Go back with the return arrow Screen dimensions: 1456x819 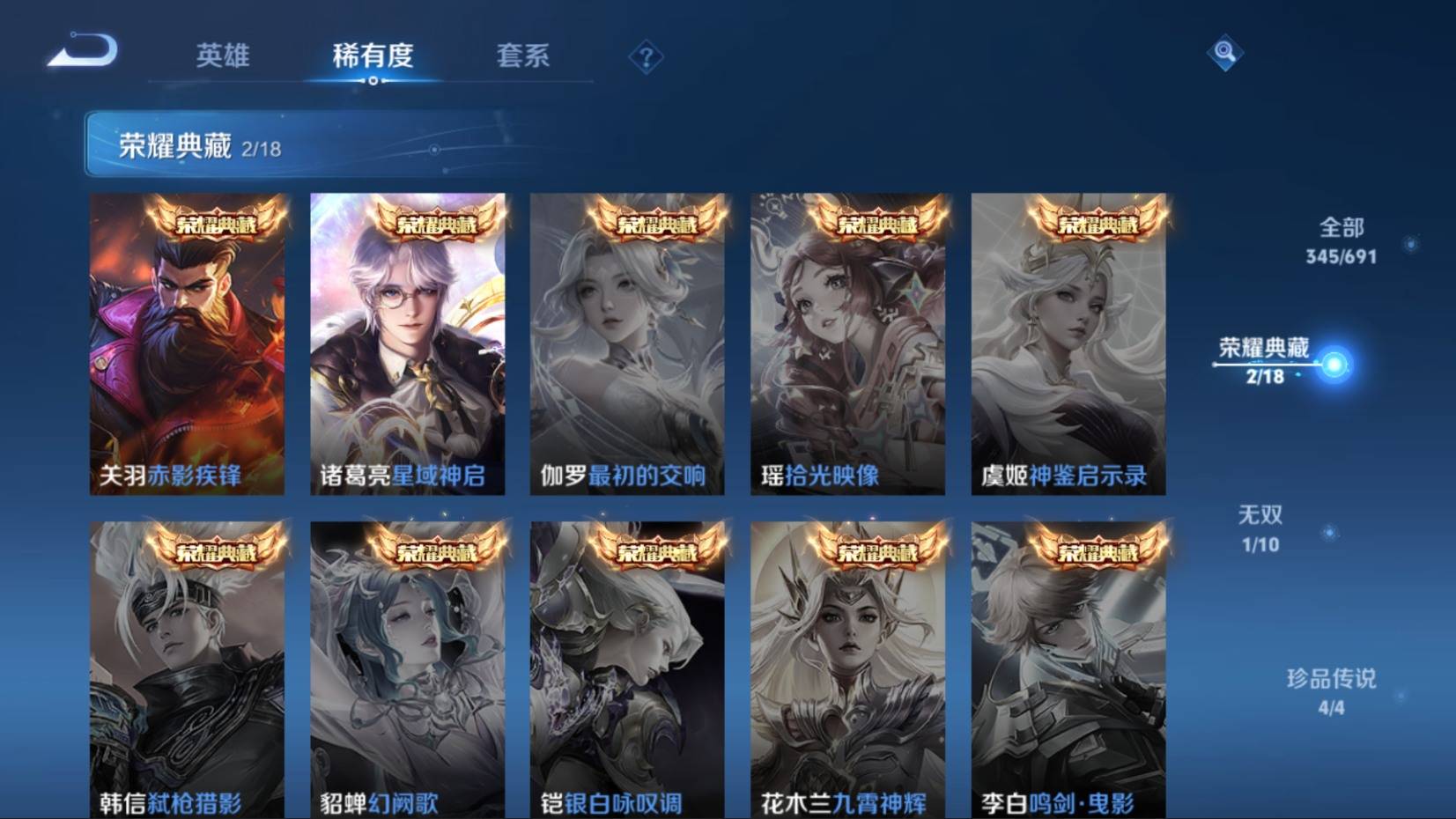(82, 50)
